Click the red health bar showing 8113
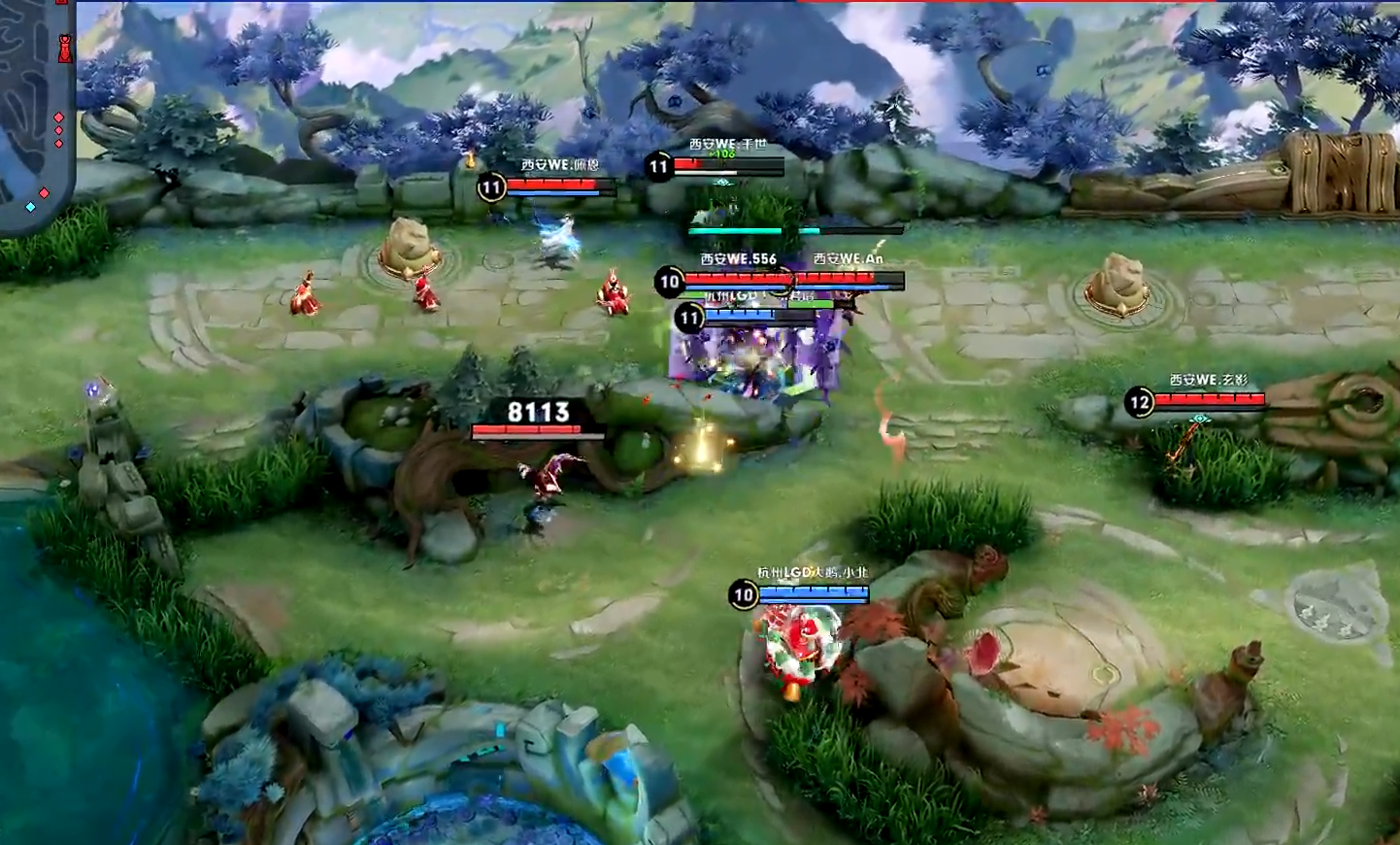1400x845 pixels. pyautogui.click(x=539, y=434)
